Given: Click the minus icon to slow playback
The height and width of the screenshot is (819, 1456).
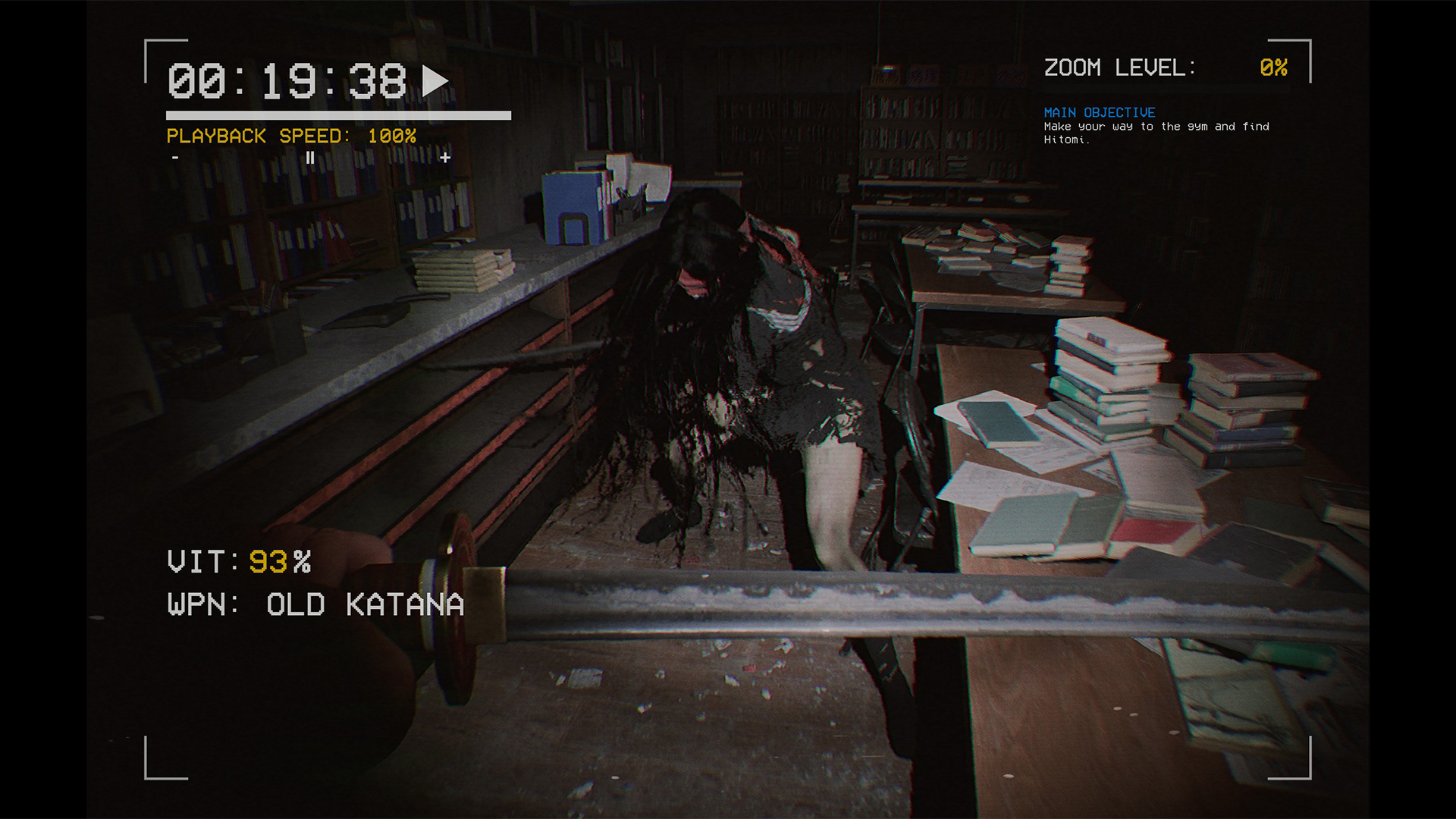Looking at the screenshot, I should click(x=175, y=158).
